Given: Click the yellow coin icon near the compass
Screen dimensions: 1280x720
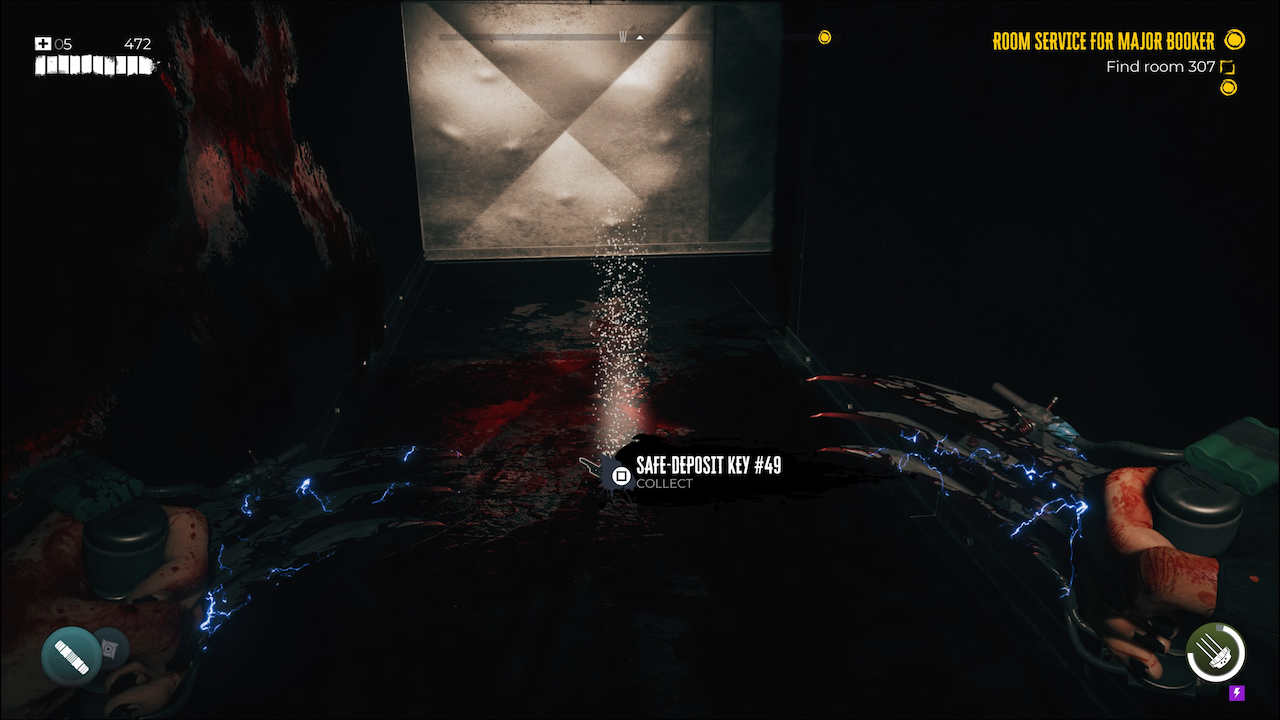Looking at the screenshot, I should coord(825,37).
